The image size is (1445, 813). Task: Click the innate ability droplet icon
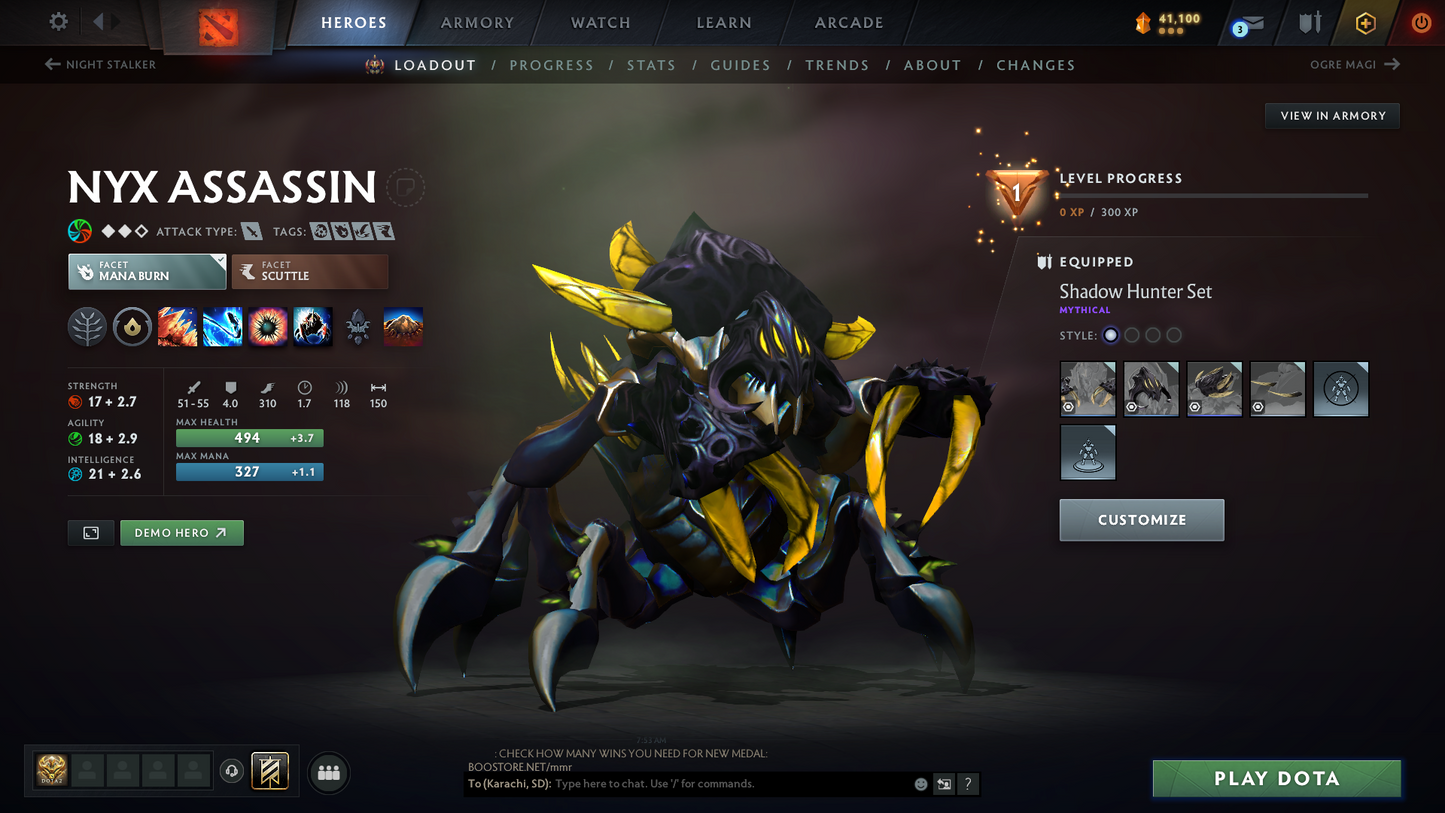tap(132, 326)
